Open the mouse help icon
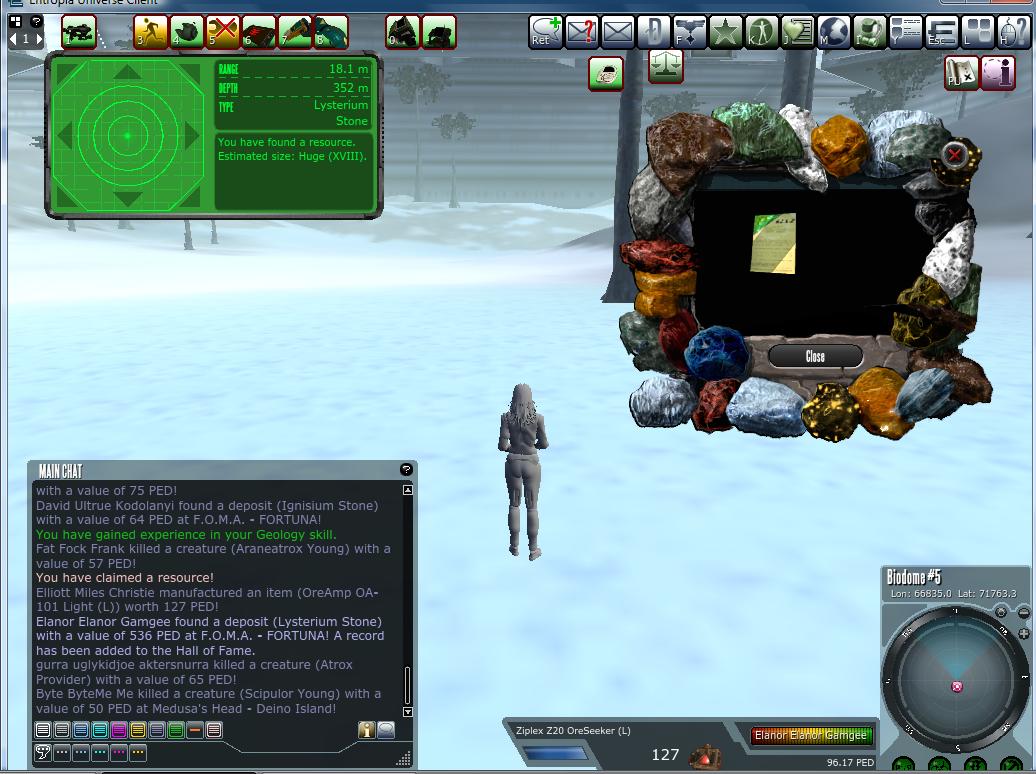1036x774 pixels. 1012,32
